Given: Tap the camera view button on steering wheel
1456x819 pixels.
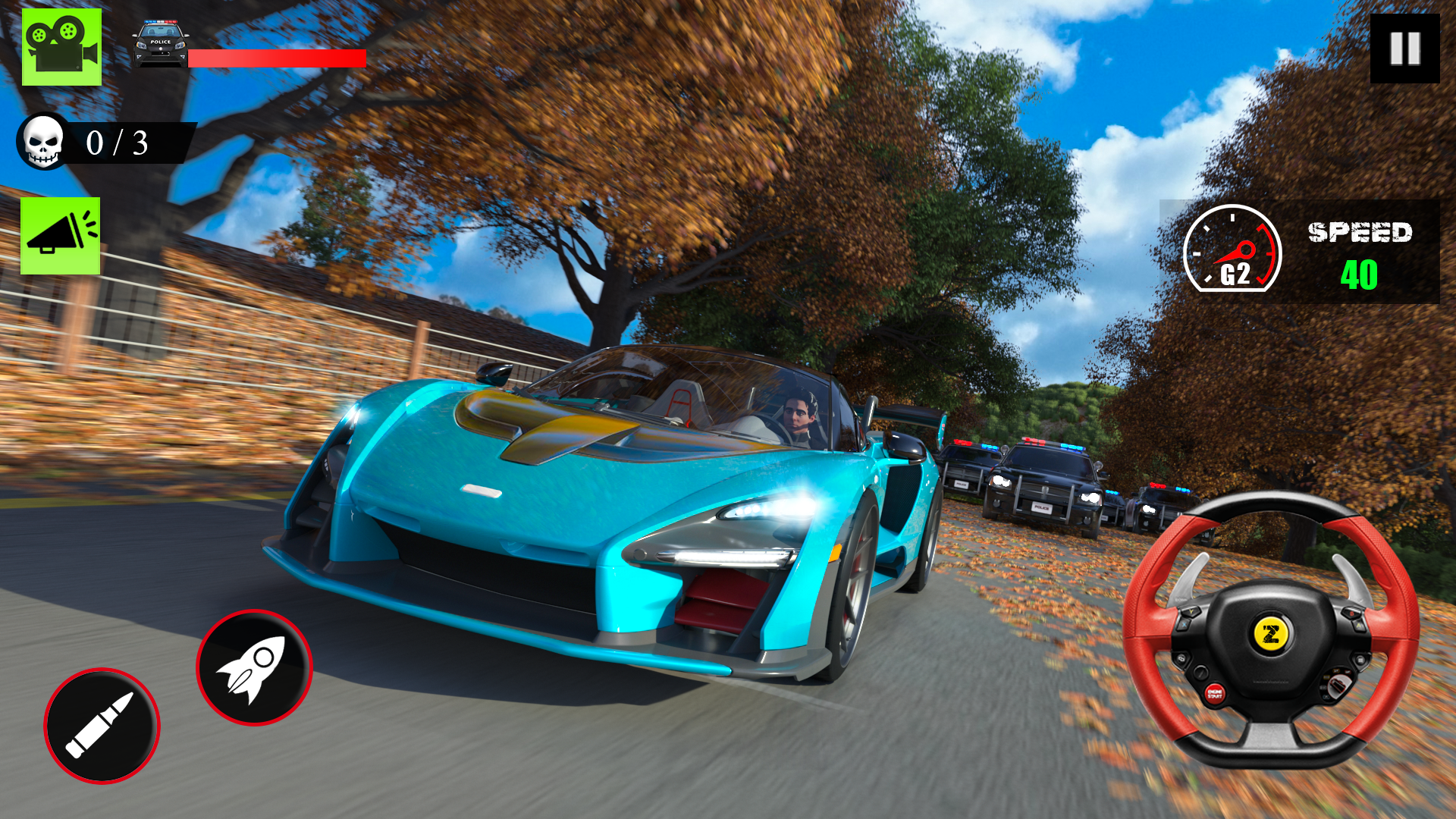Looking at the screenshot, I should point(1182,657).
